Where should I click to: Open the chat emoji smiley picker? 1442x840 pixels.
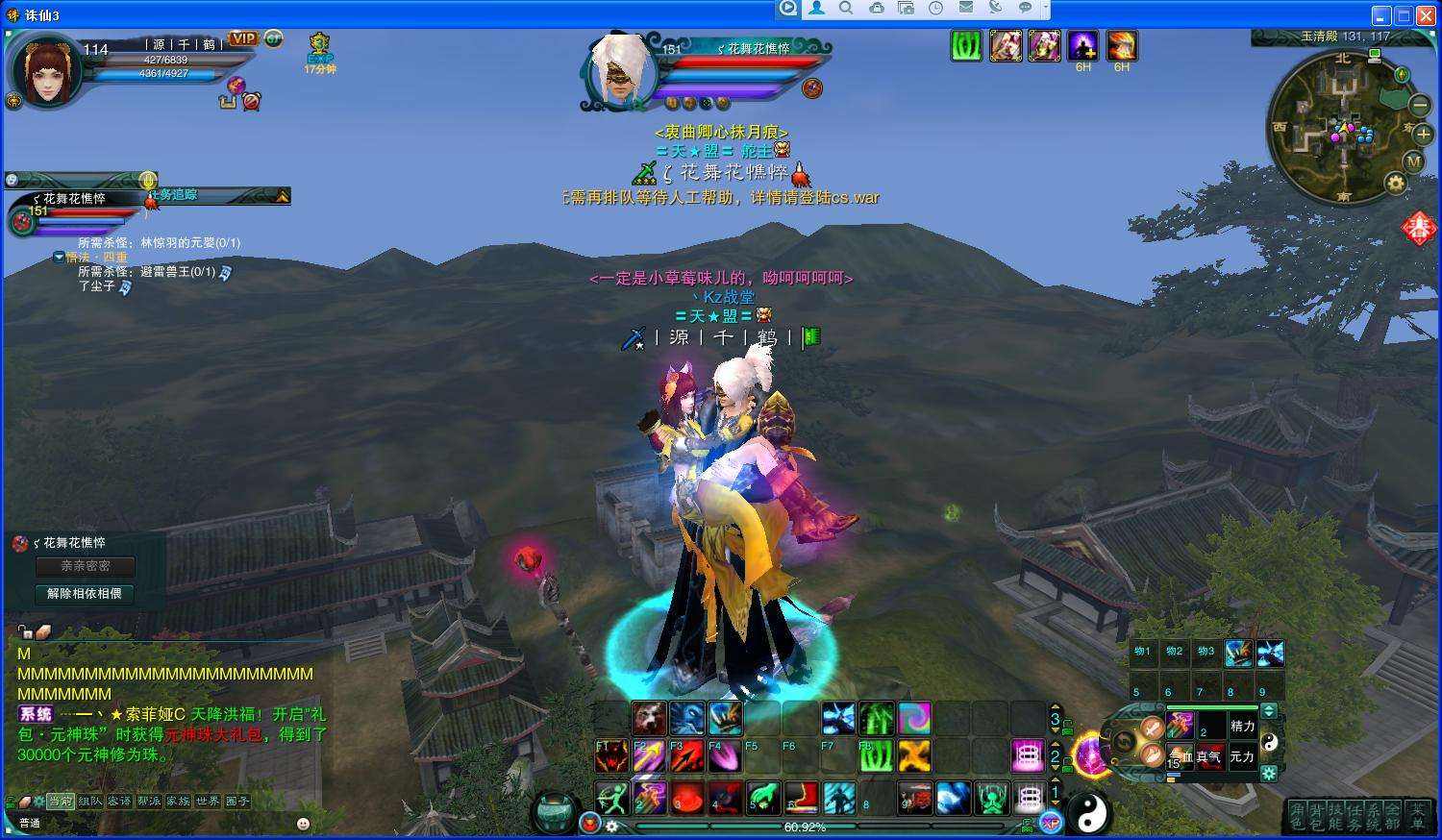coord(304,824)
